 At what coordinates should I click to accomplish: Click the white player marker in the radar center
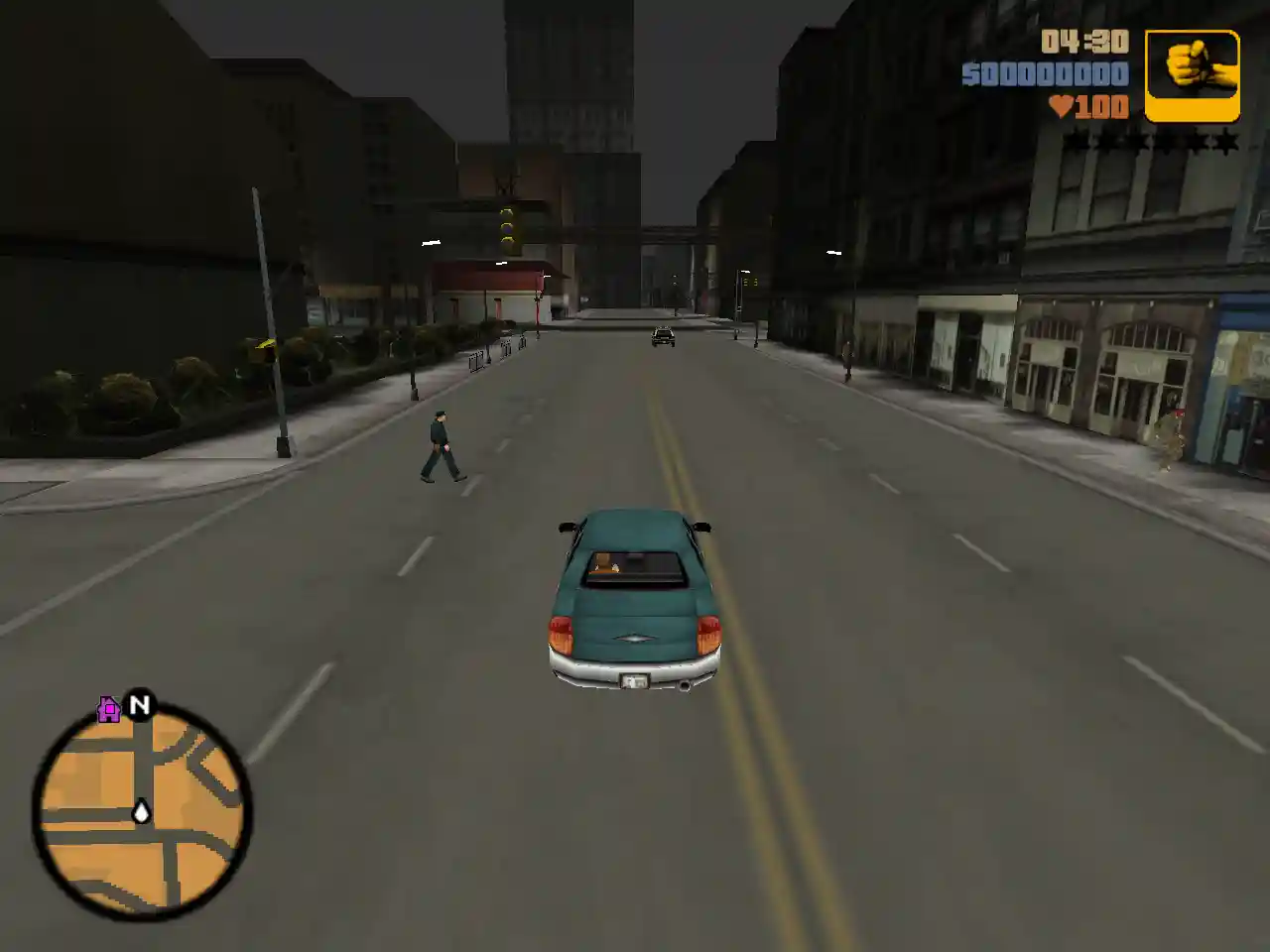142,813
